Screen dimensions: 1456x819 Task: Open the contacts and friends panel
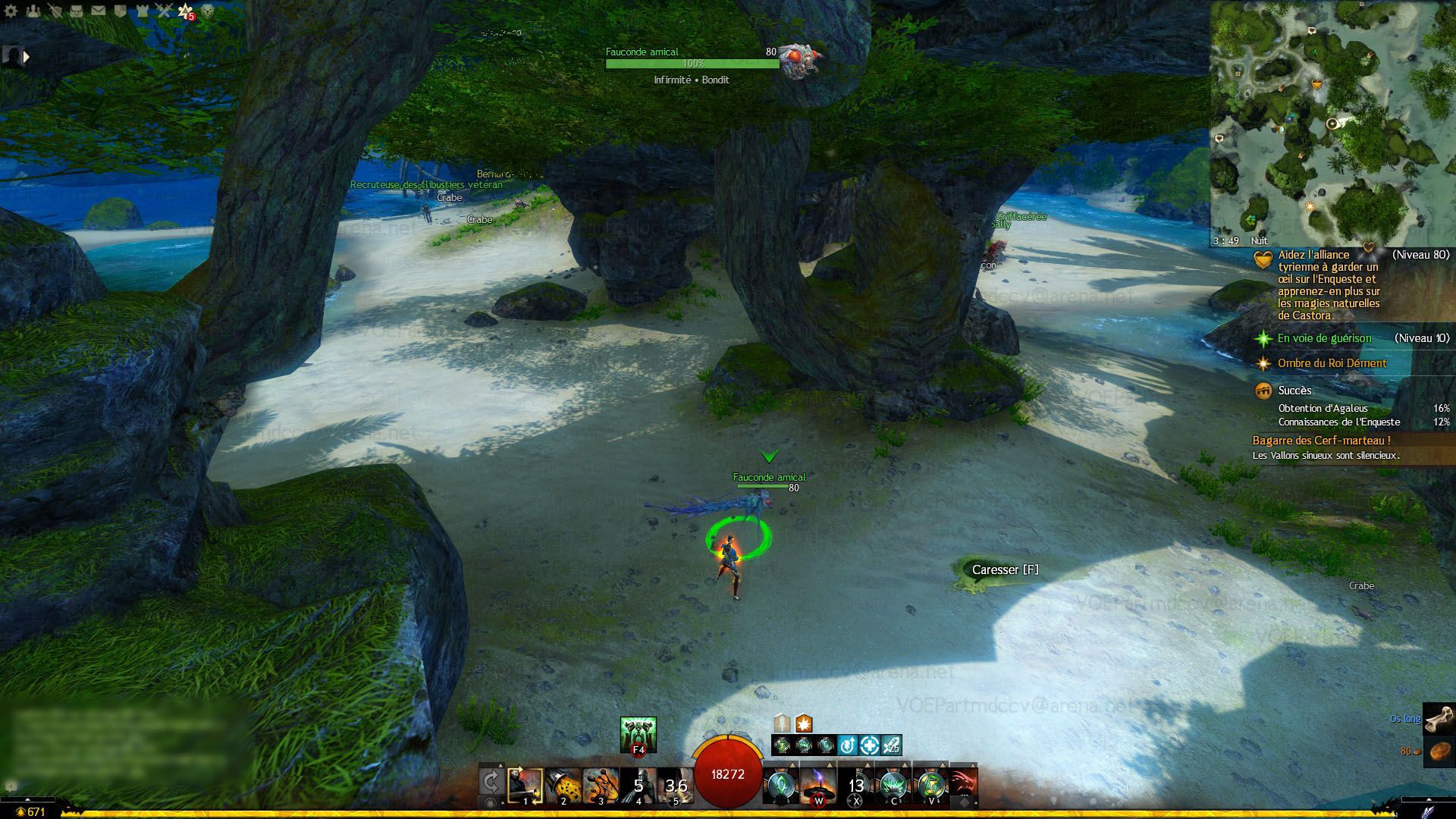[33, 11]
